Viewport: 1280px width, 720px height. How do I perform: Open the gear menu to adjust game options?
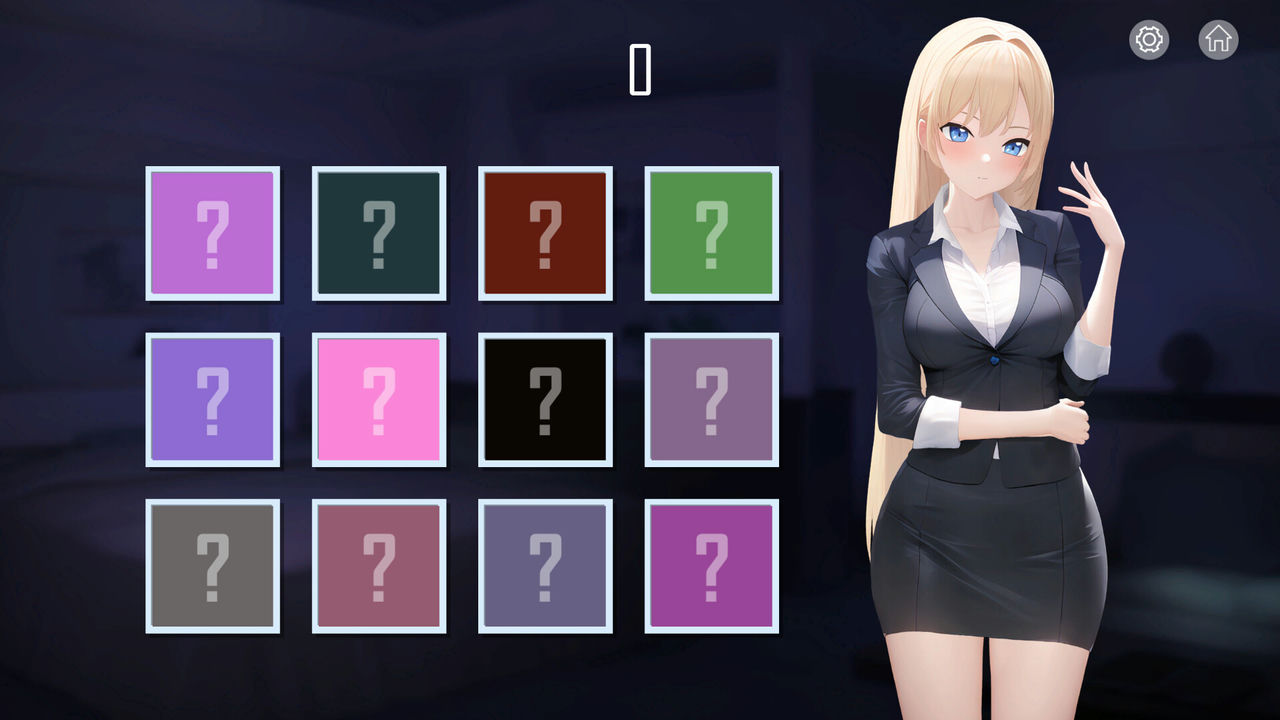1148,40
